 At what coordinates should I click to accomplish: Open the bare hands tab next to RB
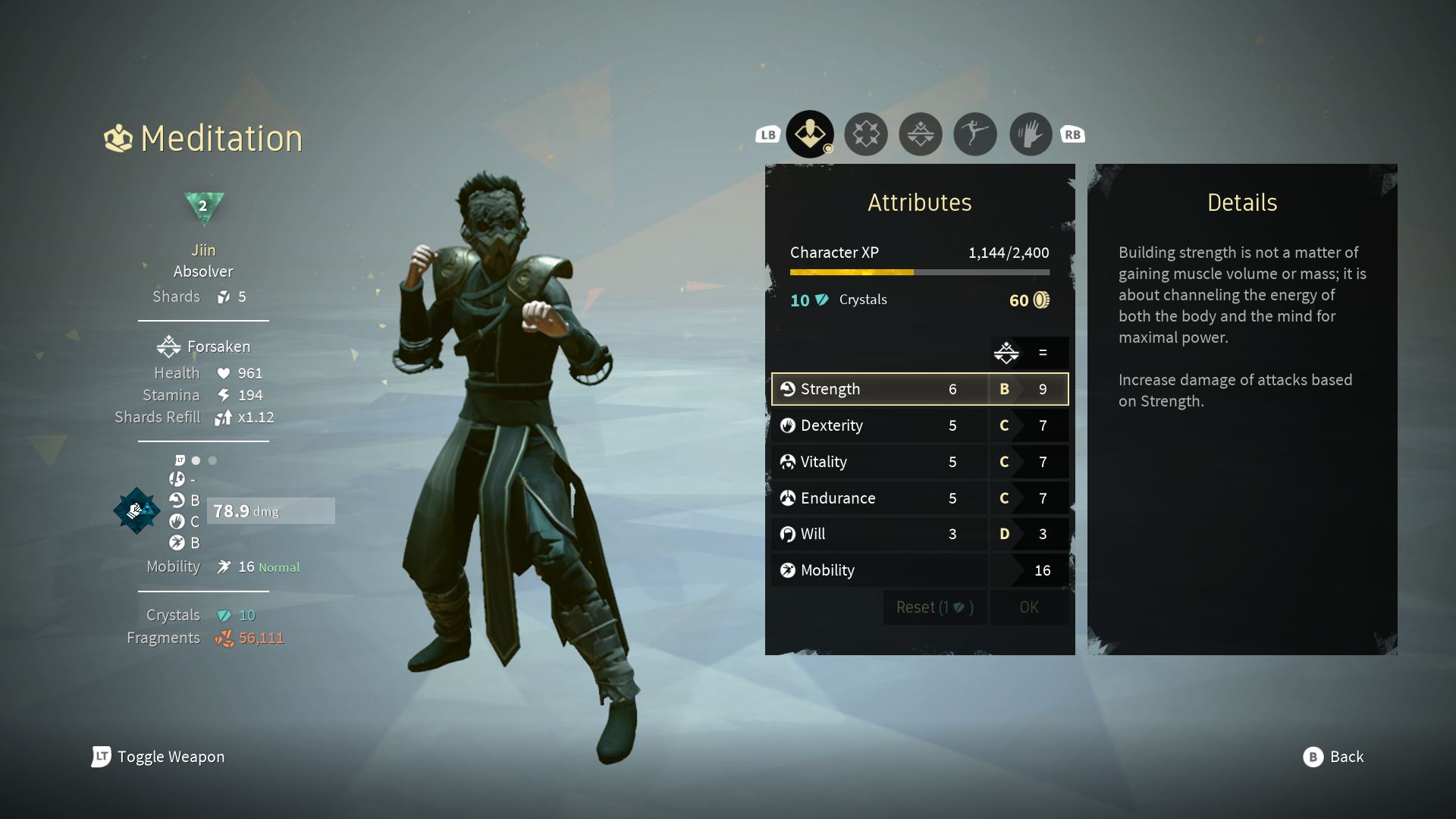tap(1029, 133)
